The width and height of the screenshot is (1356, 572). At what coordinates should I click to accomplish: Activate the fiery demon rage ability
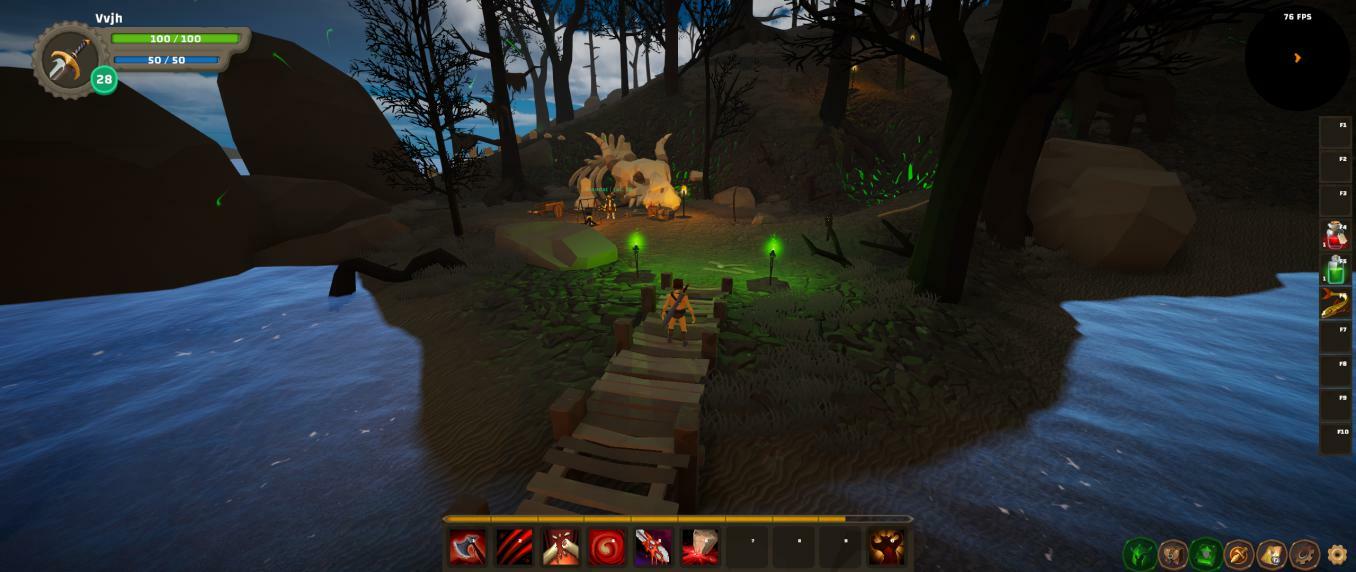pyautogui.click(x=886, y=547)
